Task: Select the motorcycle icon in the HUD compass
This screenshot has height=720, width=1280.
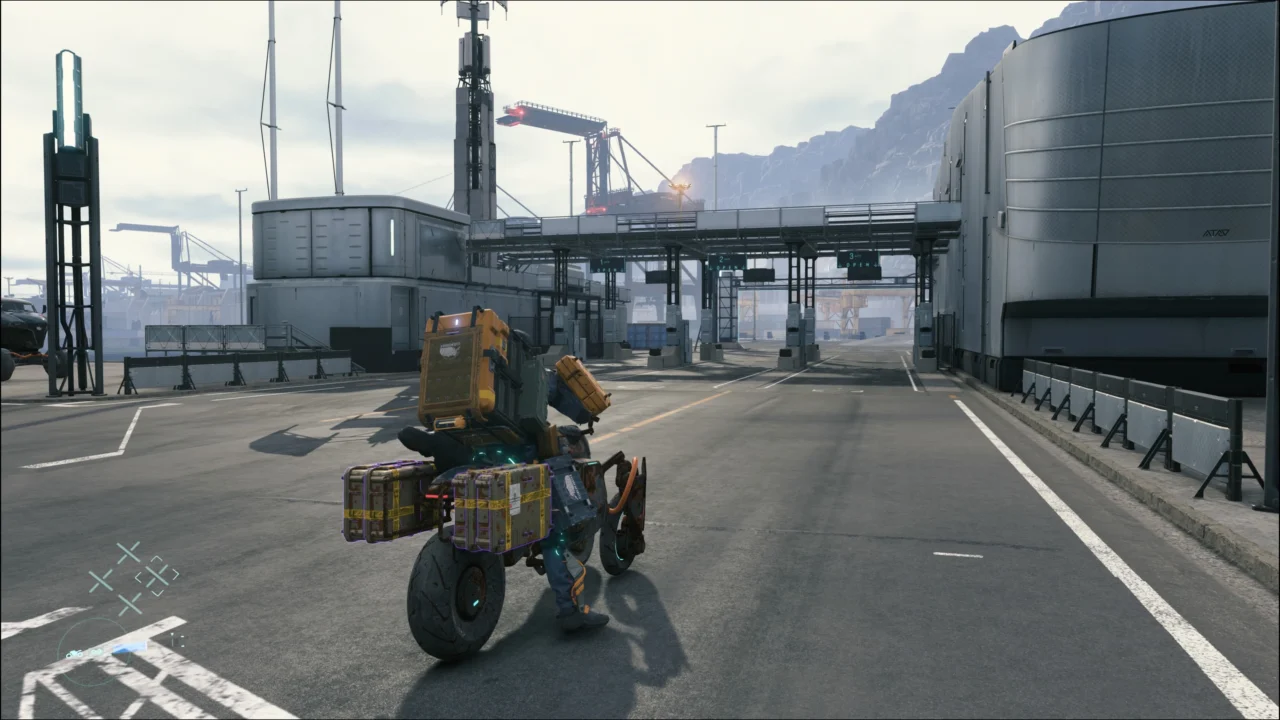Action: pos(74,654)
